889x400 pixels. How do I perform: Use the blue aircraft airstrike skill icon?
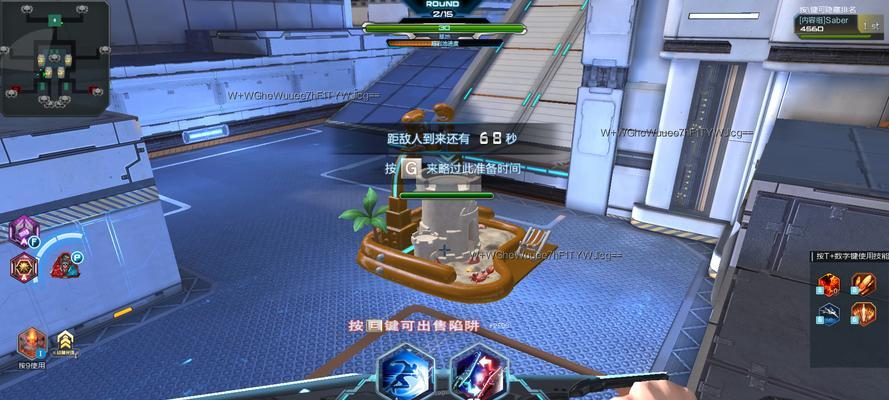coord(829,314)
